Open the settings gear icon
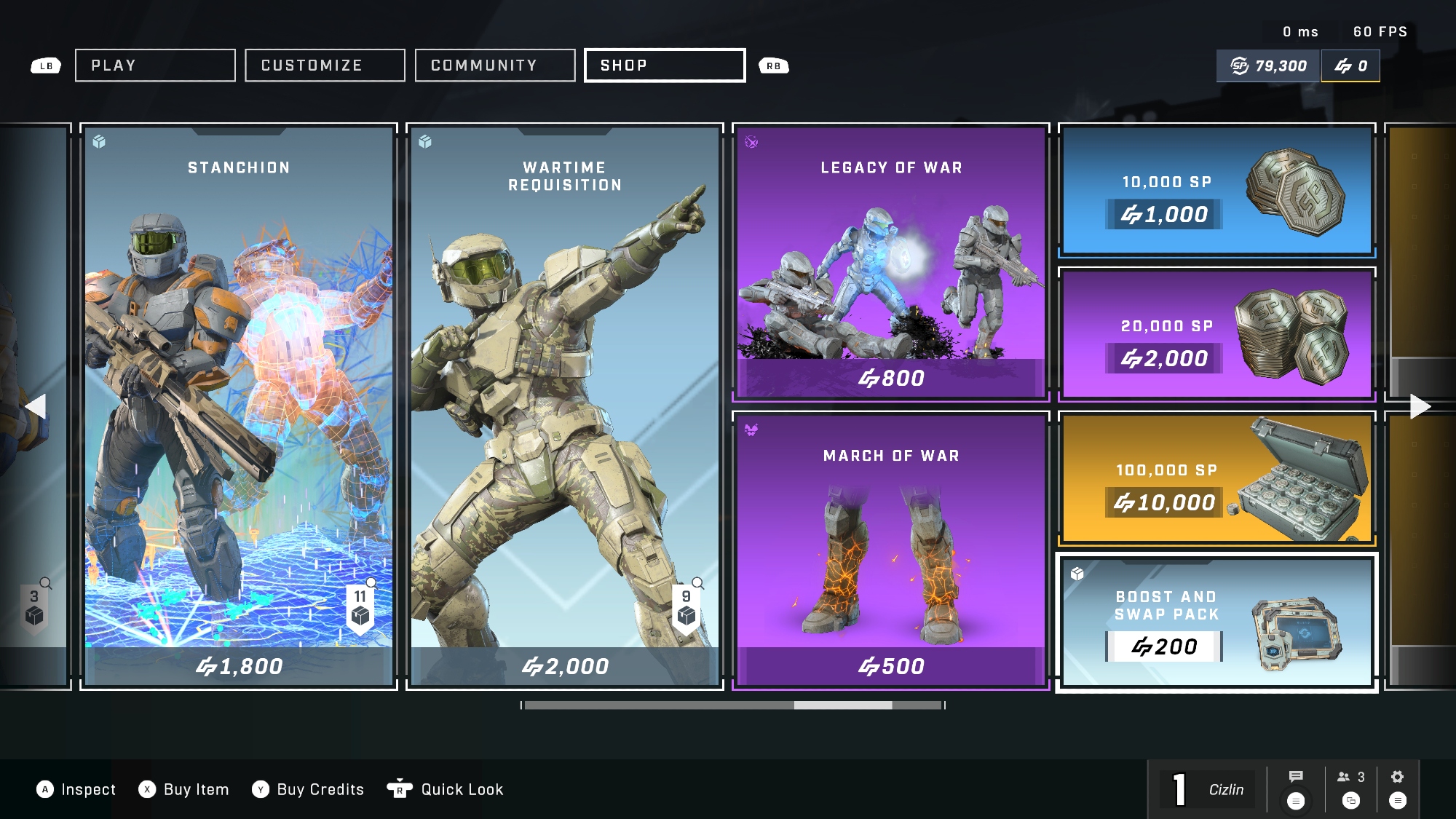Image resolution: width=1456 pixels, height=819 pixels. [x=1397, y=777]
